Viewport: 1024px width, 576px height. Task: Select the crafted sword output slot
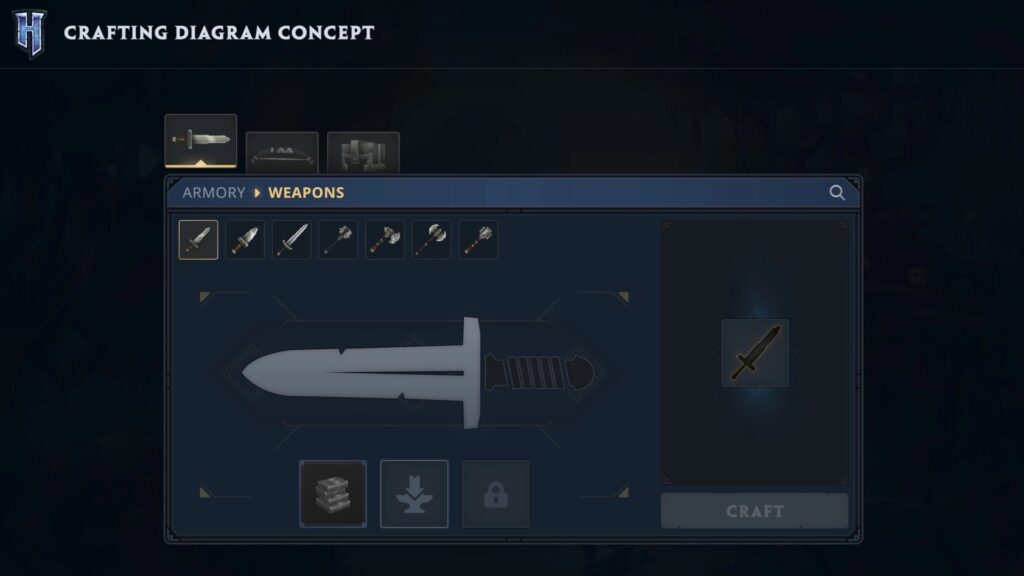(754, 353)
